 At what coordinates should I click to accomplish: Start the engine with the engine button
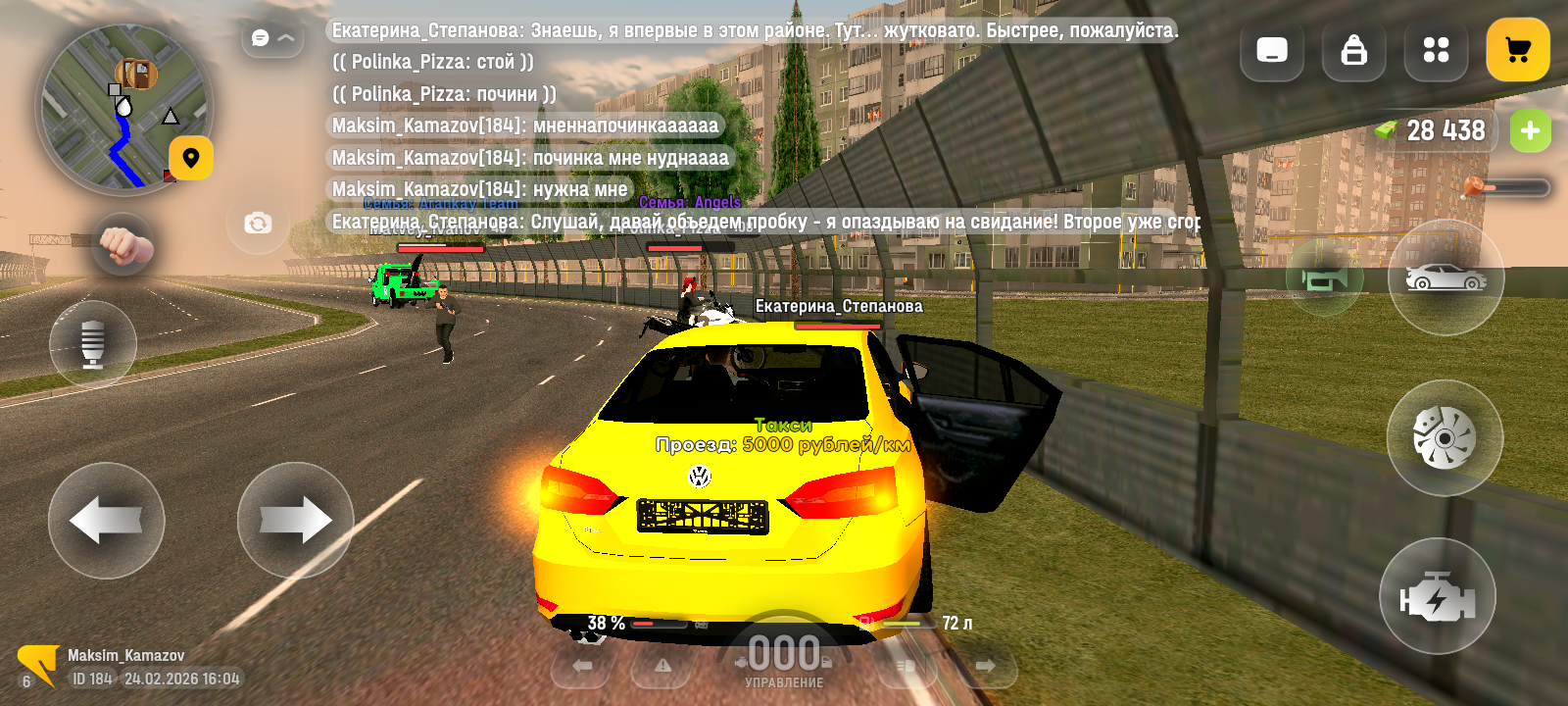tap(1437, 597)
